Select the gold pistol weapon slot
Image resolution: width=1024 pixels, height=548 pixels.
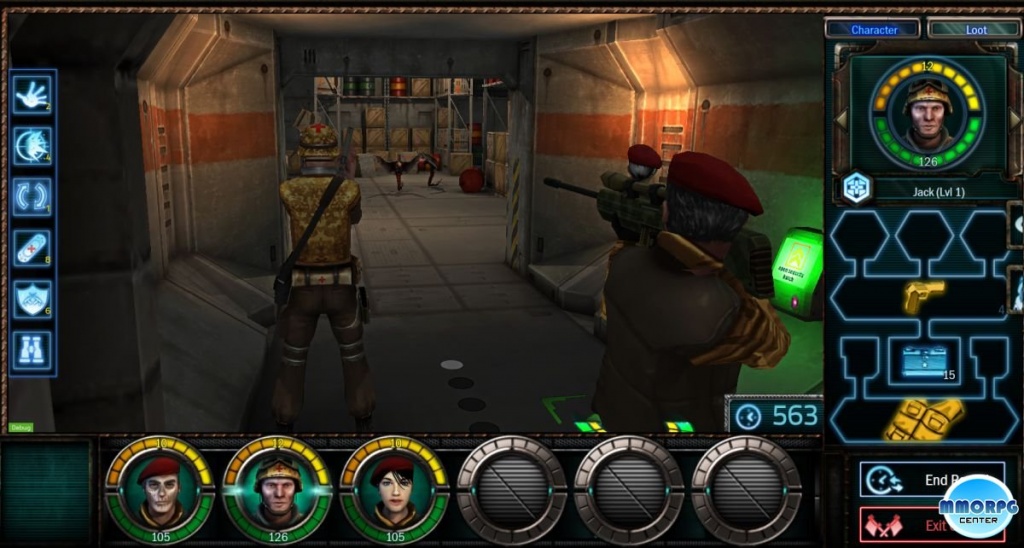[923, 295]
